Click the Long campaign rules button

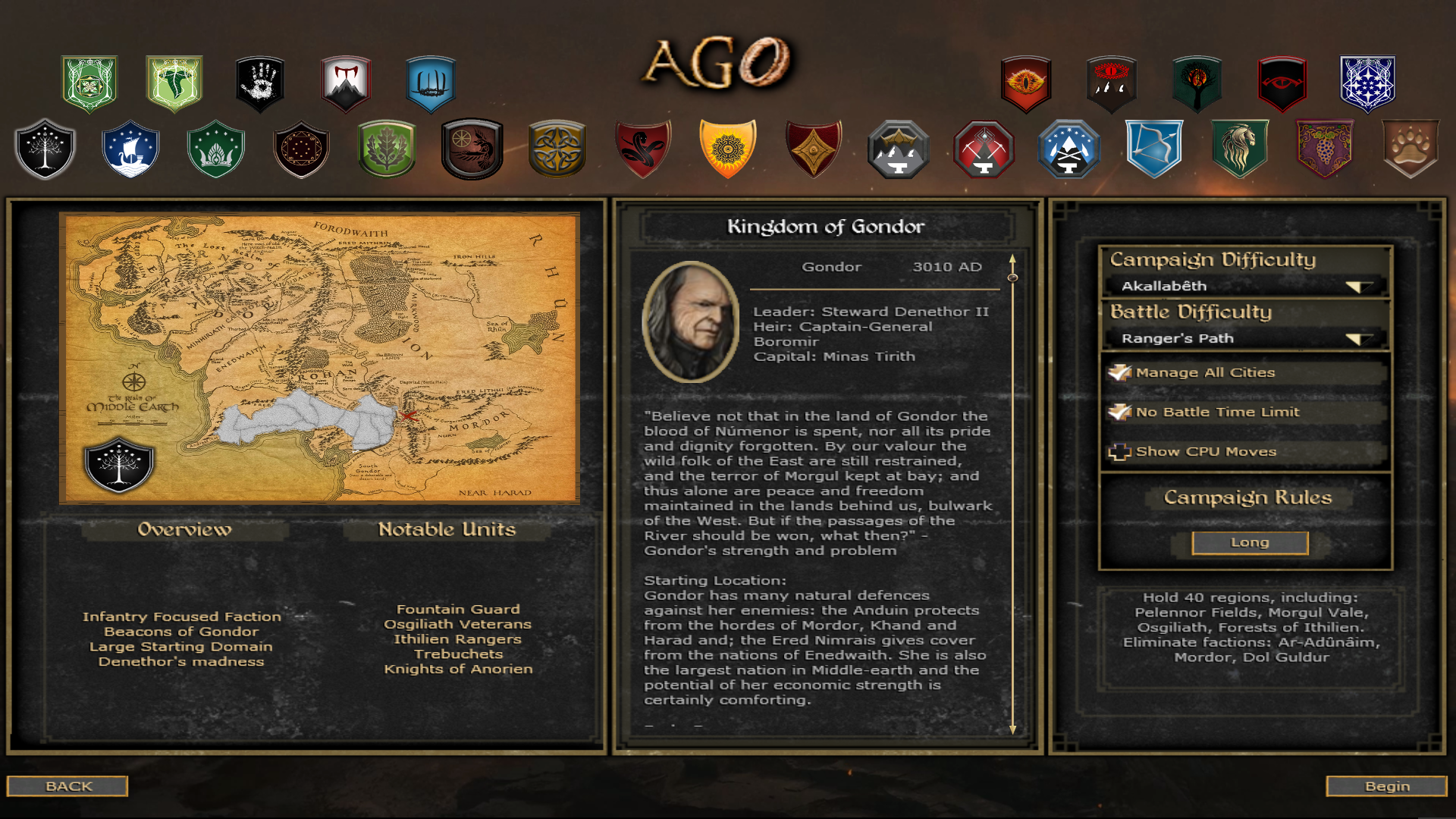(x=1250, y=542)
